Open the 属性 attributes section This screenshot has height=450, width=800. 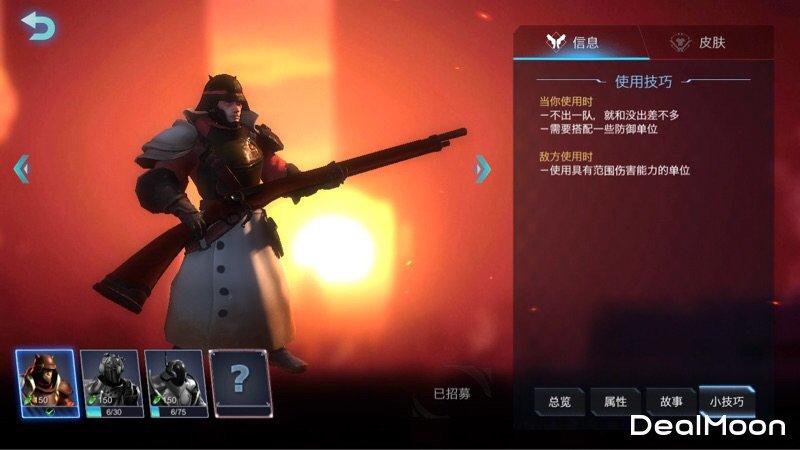point(614,401)
